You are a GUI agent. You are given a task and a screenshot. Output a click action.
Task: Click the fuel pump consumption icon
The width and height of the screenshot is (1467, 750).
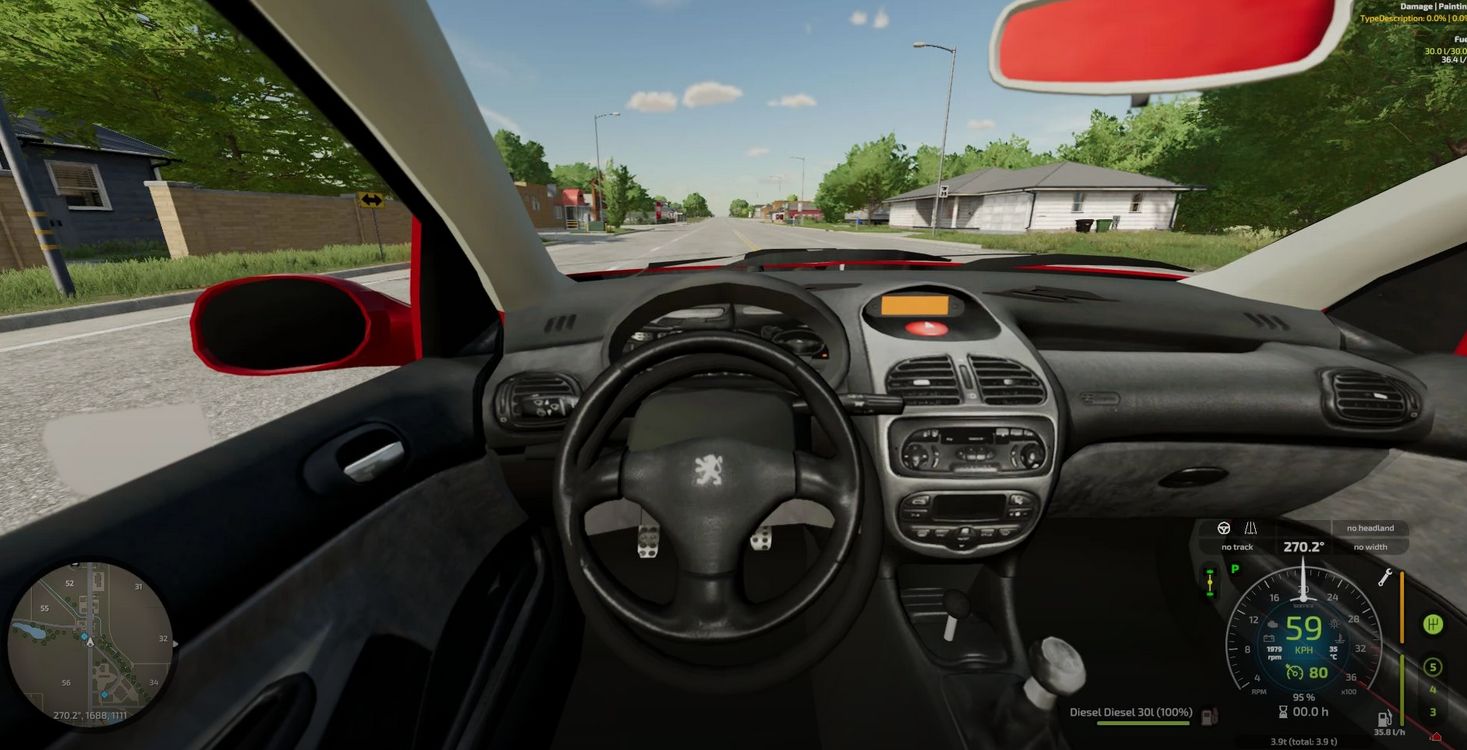(1385, 719)
